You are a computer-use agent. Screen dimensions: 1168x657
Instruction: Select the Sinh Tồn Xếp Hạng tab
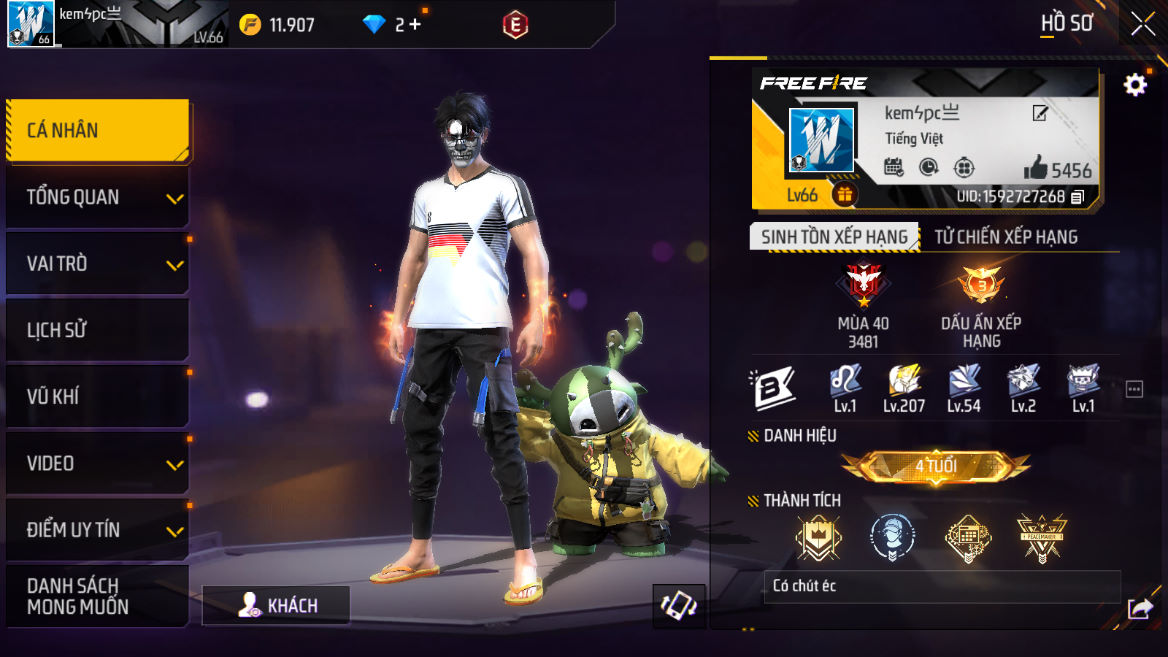point(834,237)
